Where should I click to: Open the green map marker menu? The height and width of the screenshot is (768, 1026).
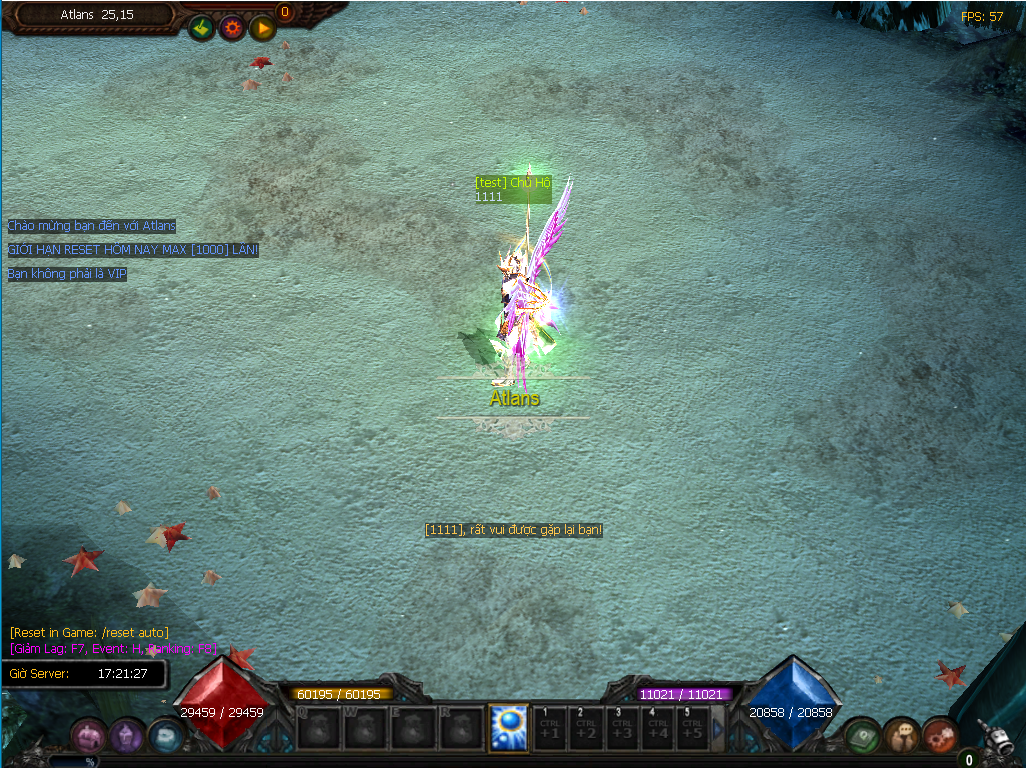[862, 736]
